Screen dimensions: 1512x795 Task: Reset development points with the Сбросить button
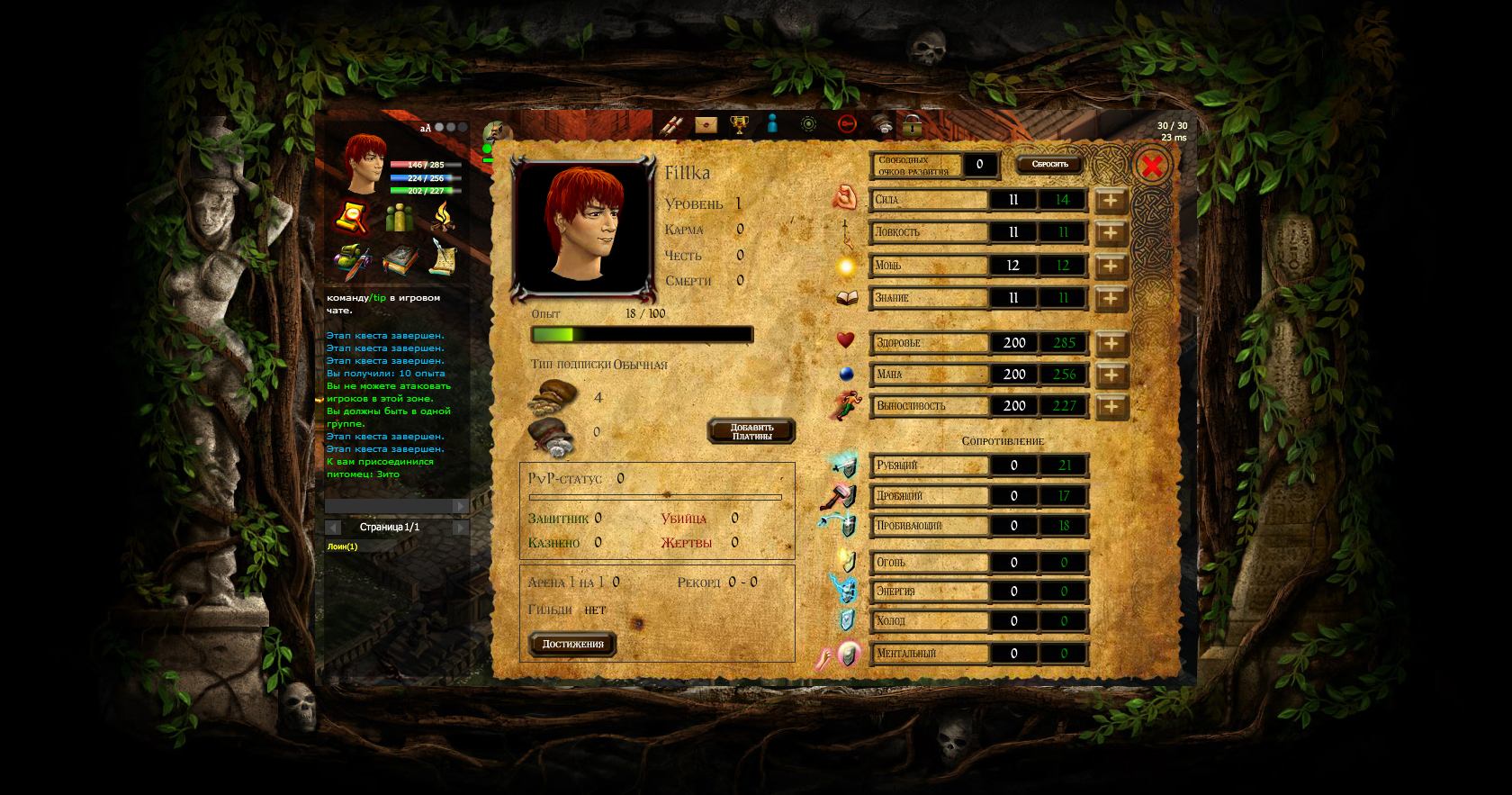click(x=1049, y=164)
